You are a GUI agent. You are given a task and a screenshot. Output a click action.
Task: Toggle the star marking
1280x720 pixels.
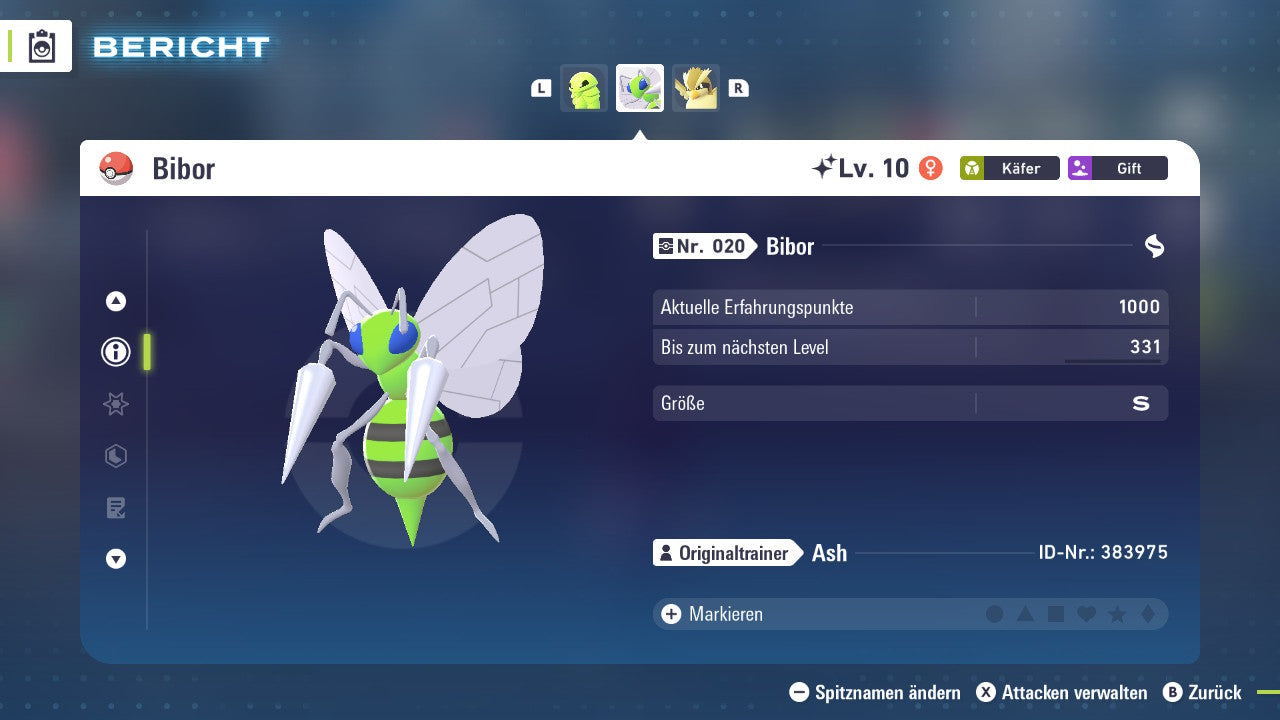pos(1117,614)
